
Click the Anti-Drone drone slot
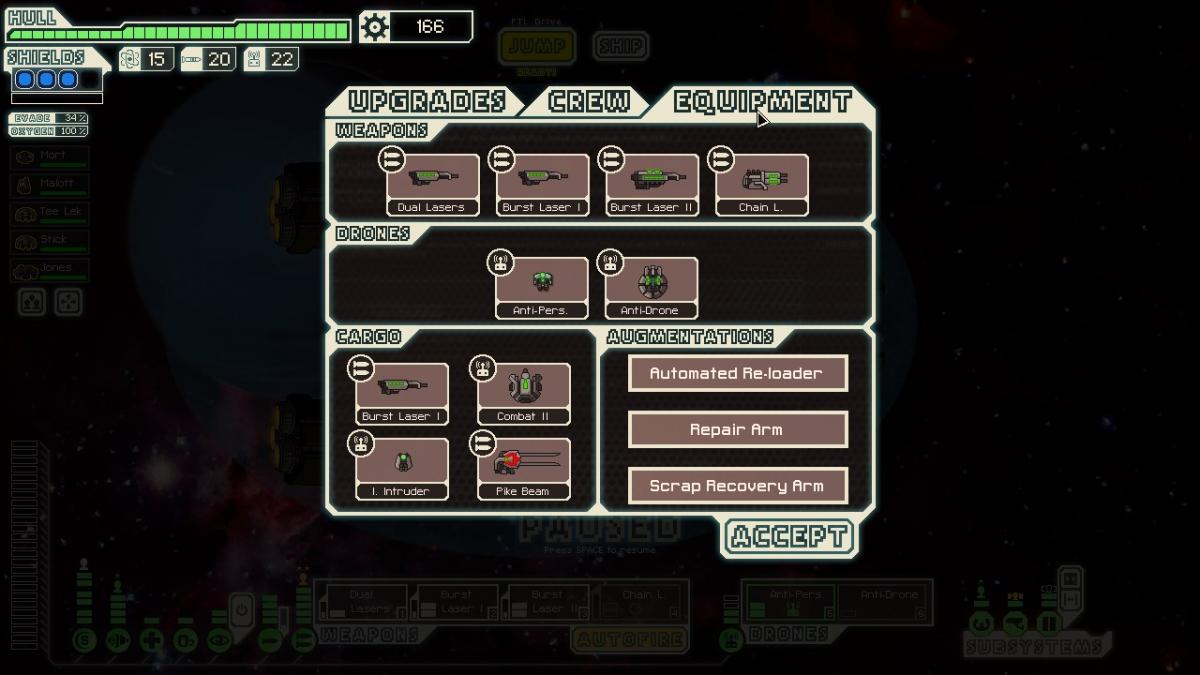tap(652, 287)
